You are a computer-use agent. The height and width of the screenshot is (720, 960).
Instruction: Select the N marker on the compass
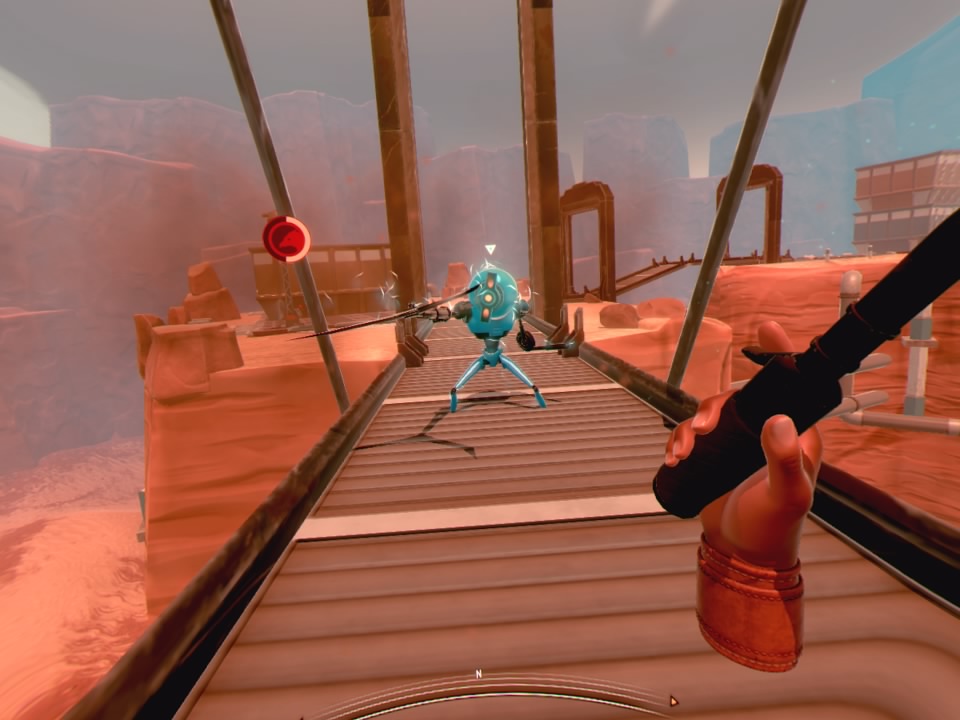pyautogui.click(x=478, y=674)
